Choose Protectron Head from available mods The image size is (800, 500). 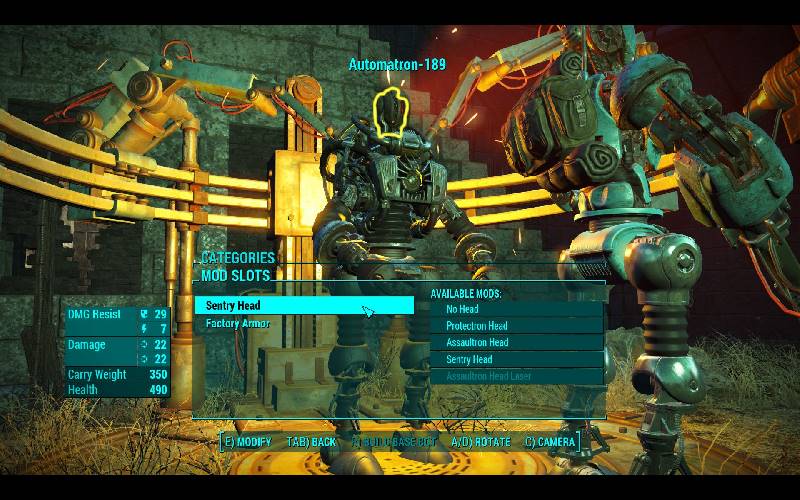516,326
